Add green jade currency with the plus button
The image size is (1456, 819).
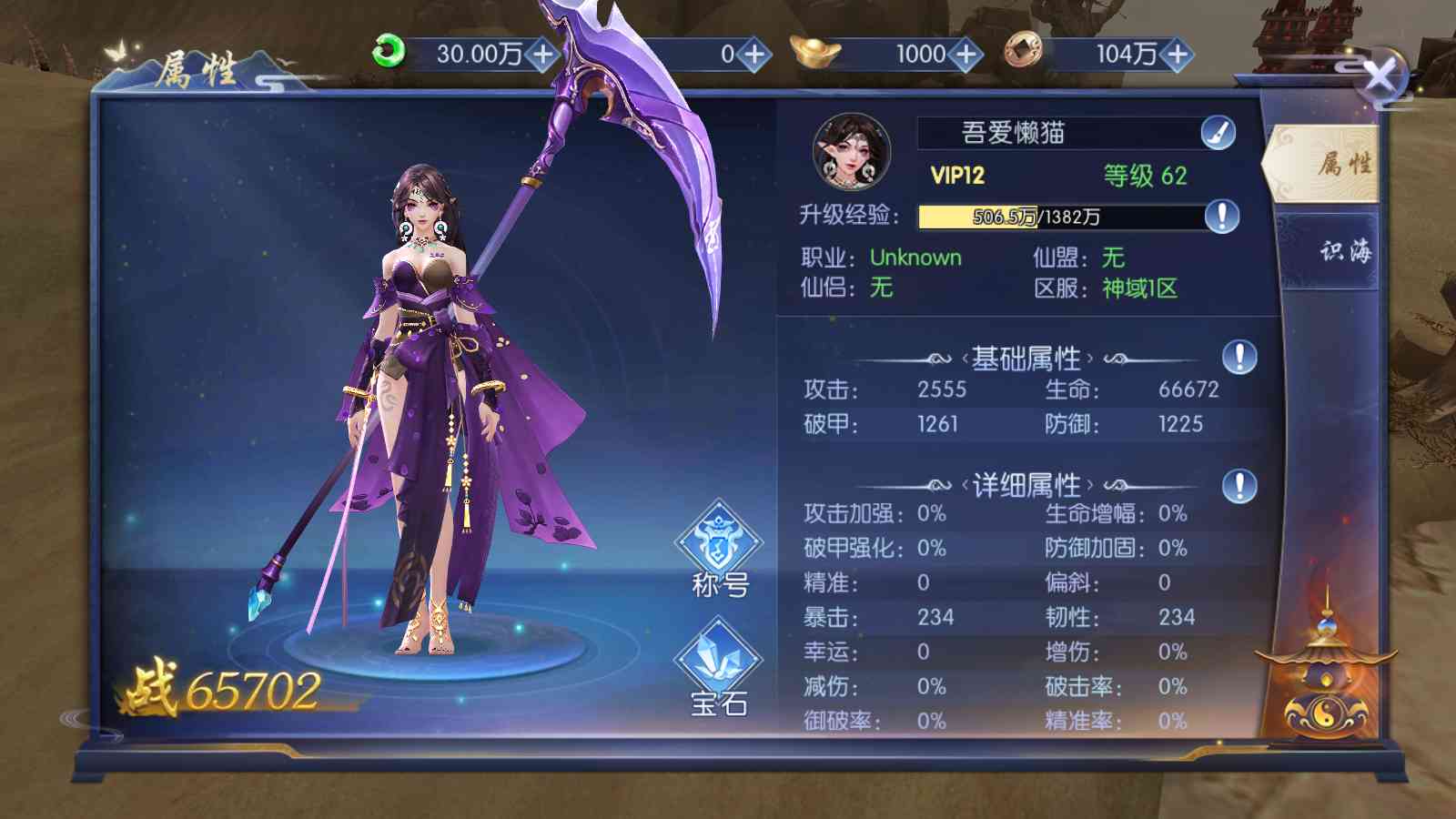click(543, 55)
